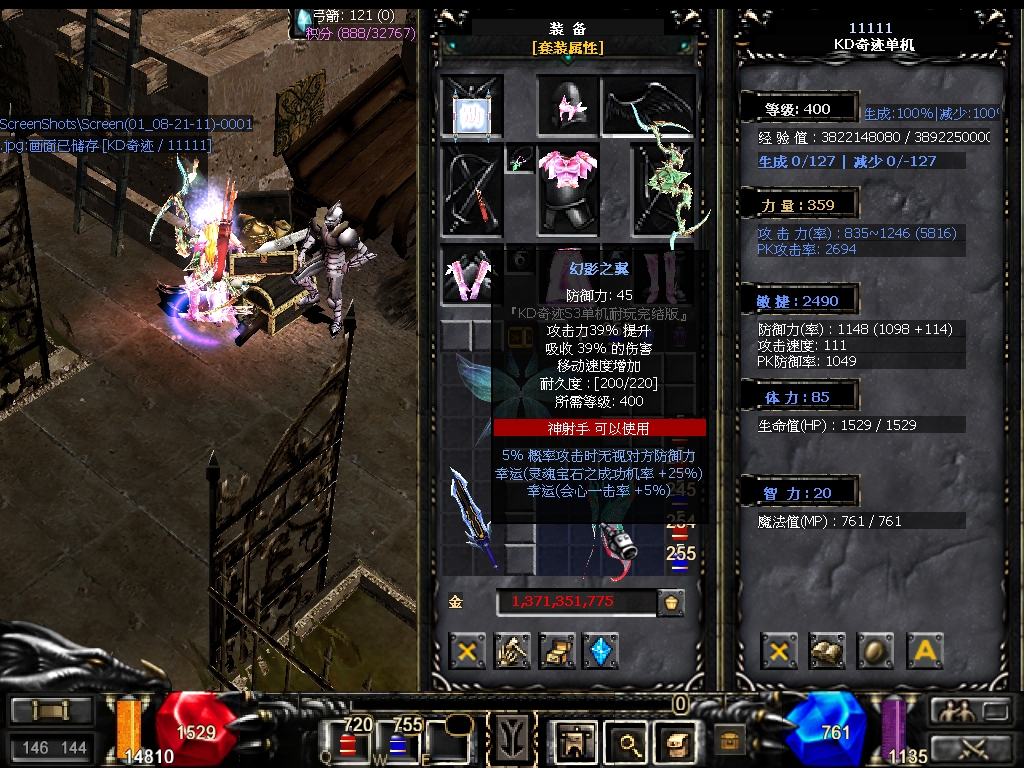The height and width of the screenshot is (768, 1024).
Task: Close the equipment inventory panel
Action: coord(466,651)
